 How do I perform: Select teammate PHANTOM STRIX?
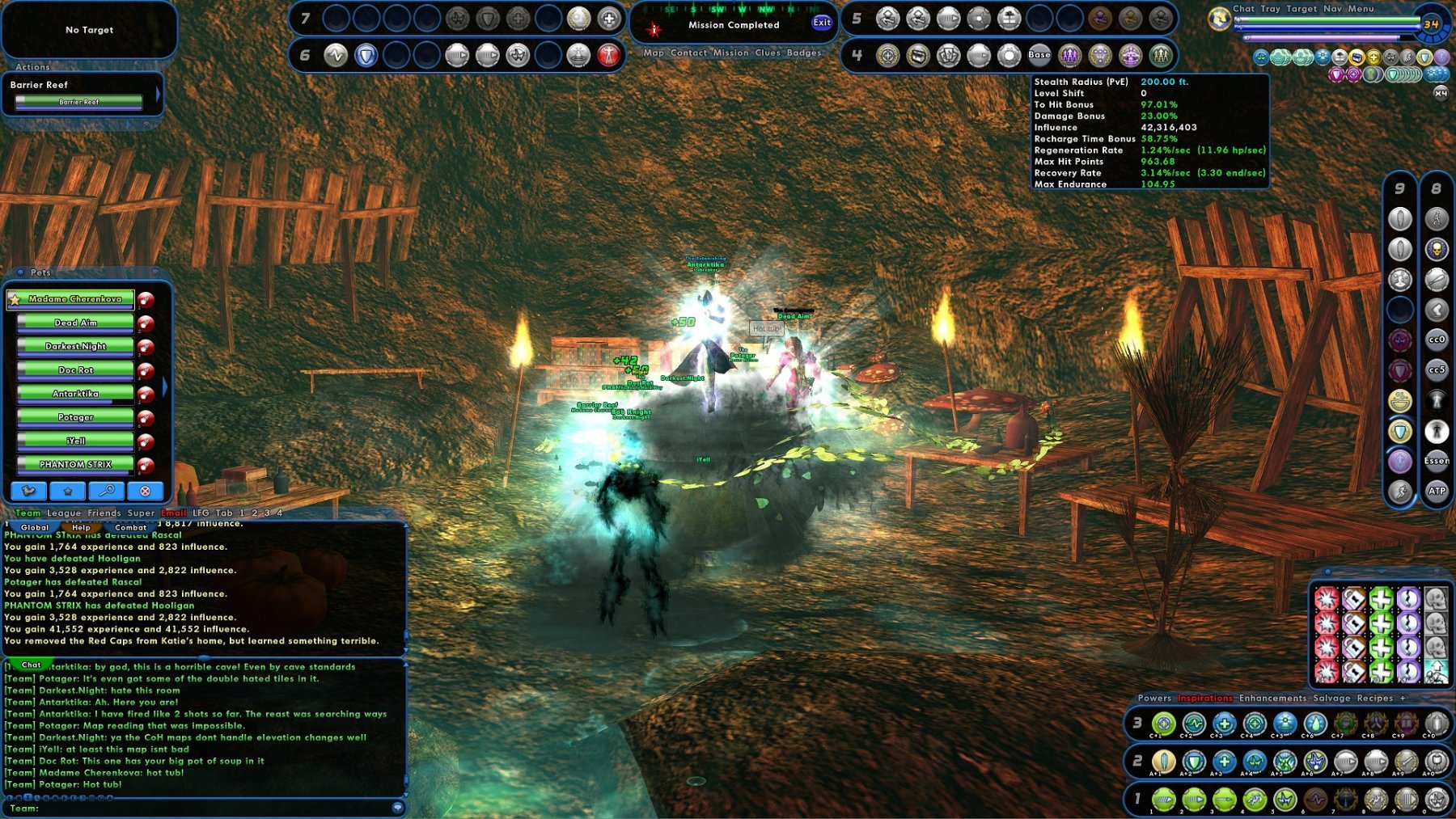click(x=75, y=464)
